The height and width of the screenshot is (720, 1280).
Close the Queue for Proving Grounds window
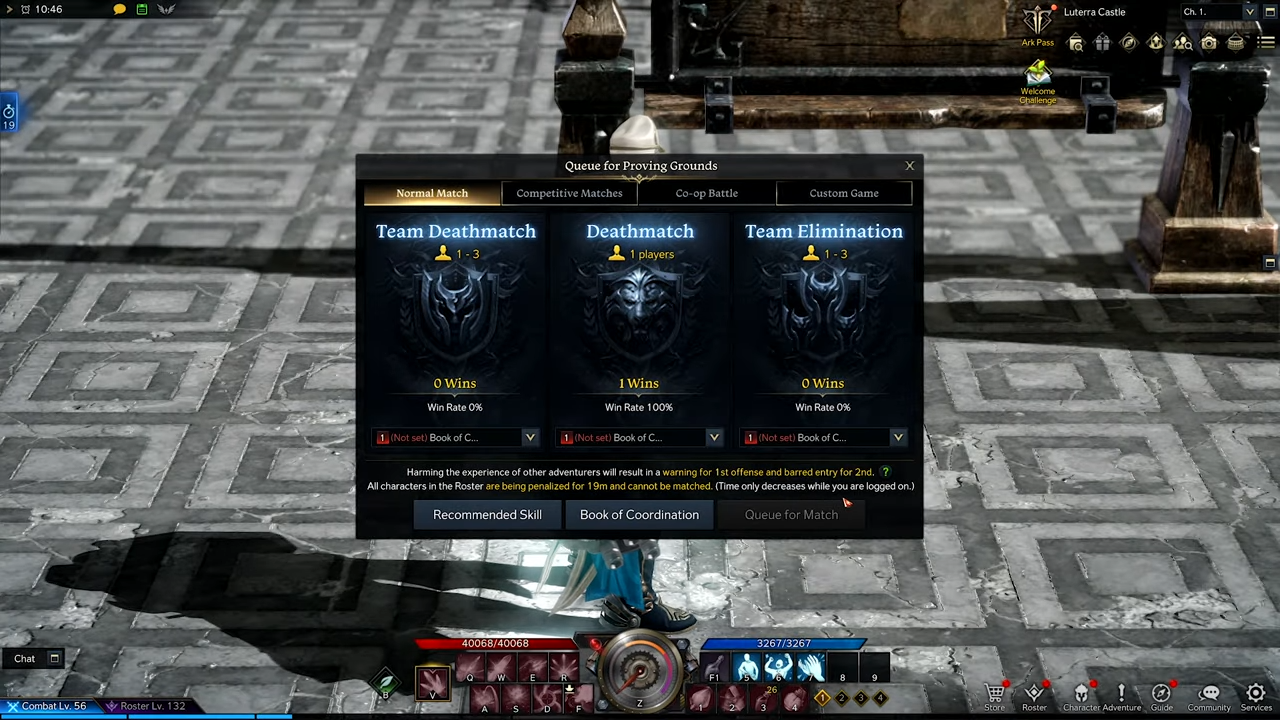pyautogui.click(x=909, y=166)
